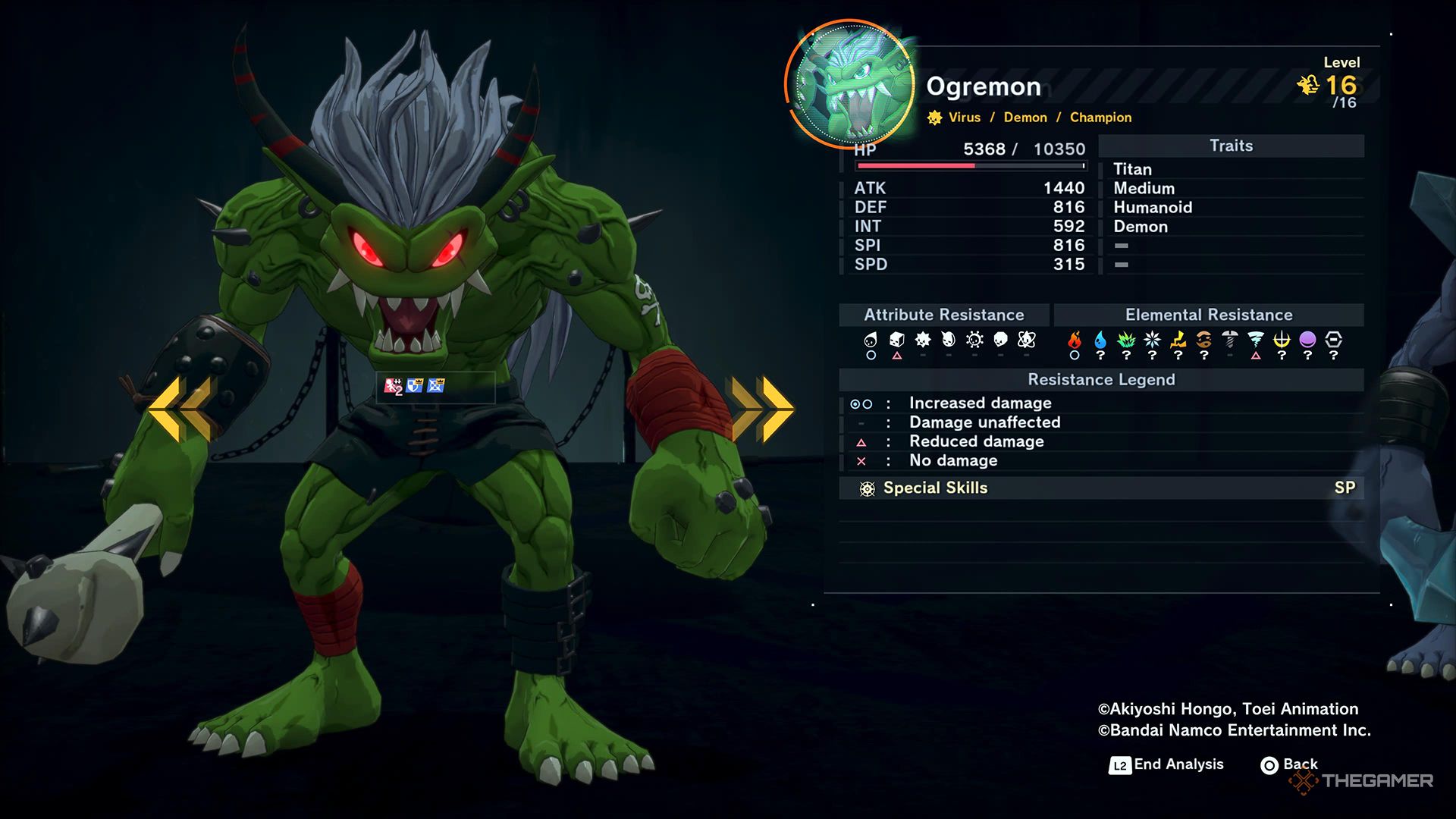Select the Titan trait entry
This screenshot has width=1456, height=819.
coord(1132,169)
